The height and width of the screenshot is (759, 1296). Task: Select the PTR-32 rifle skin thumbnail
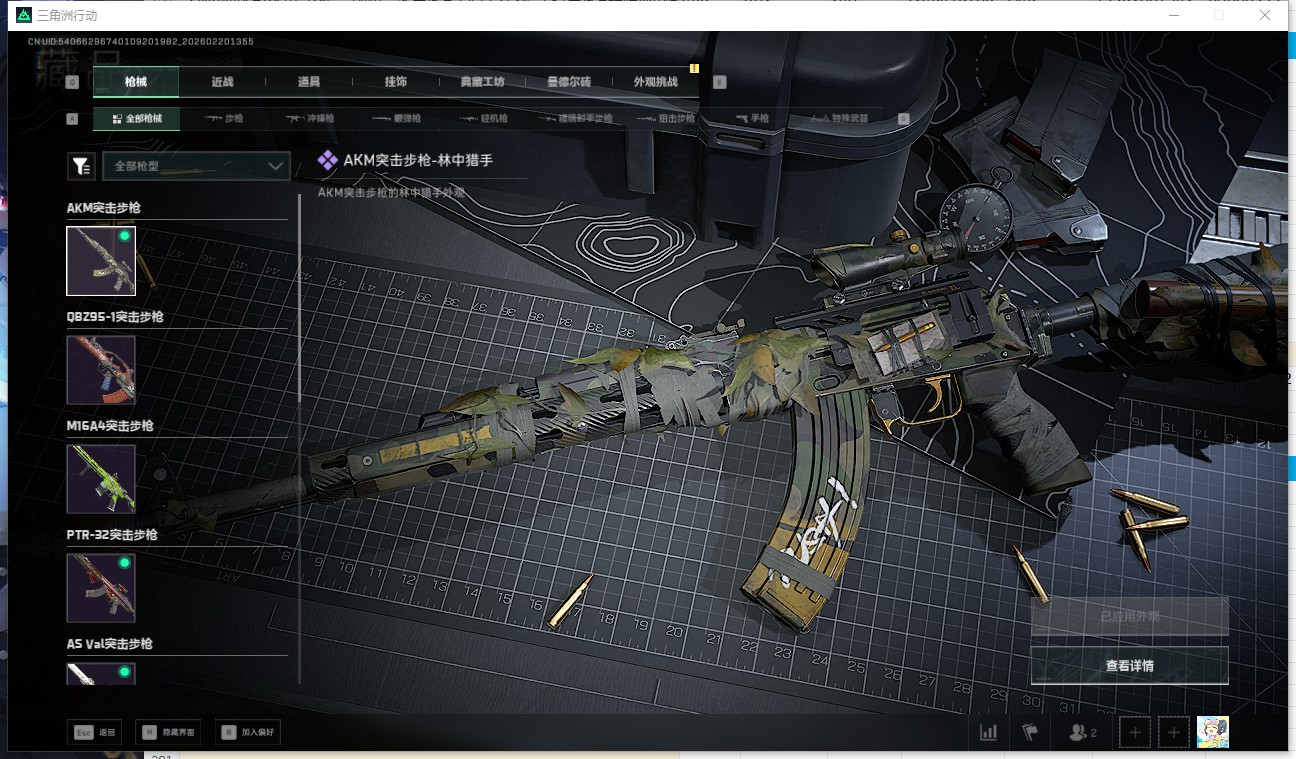(101, 588)
